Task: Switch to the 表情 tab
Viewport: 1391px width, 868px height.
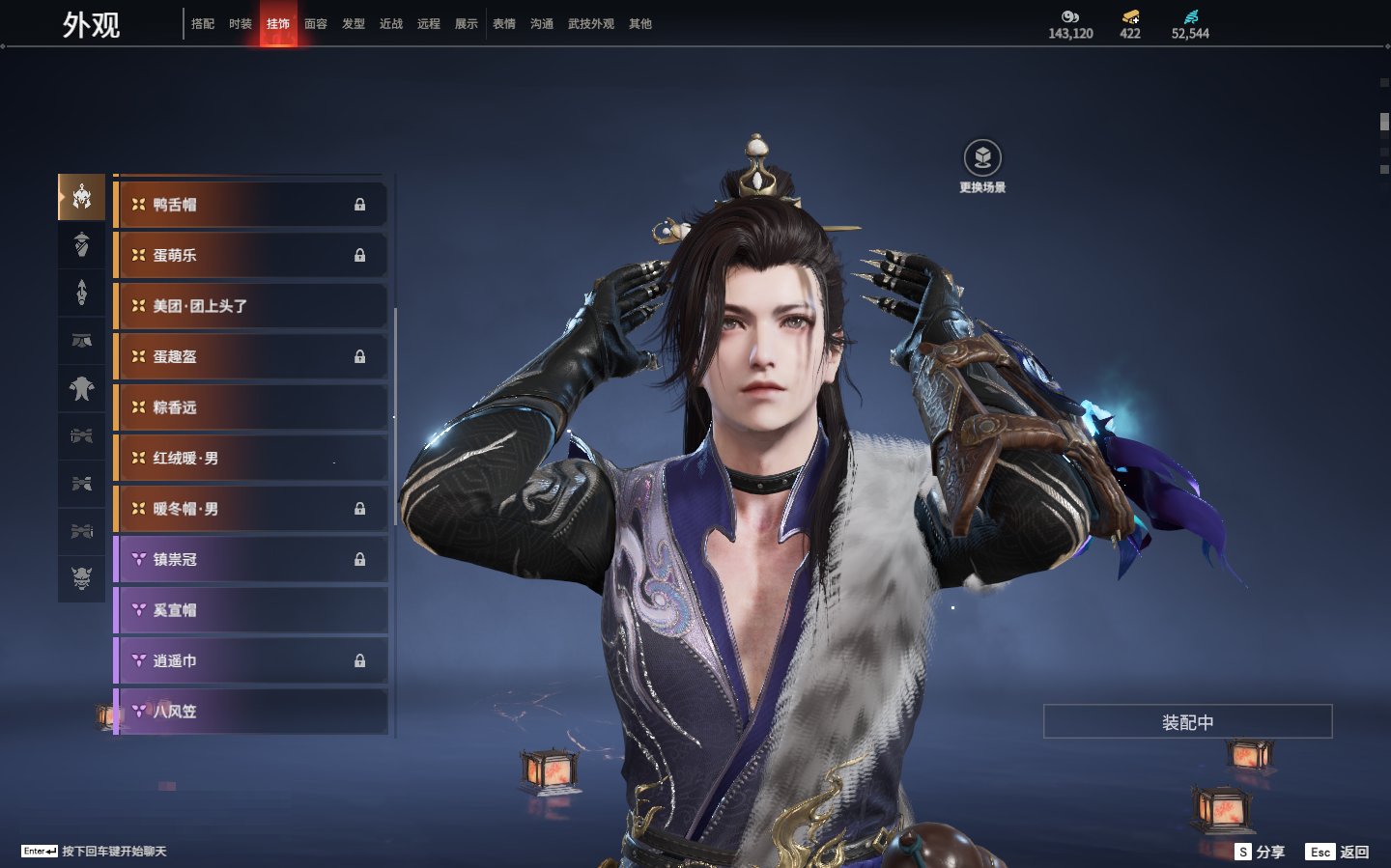Action: (x=504, y=24)
